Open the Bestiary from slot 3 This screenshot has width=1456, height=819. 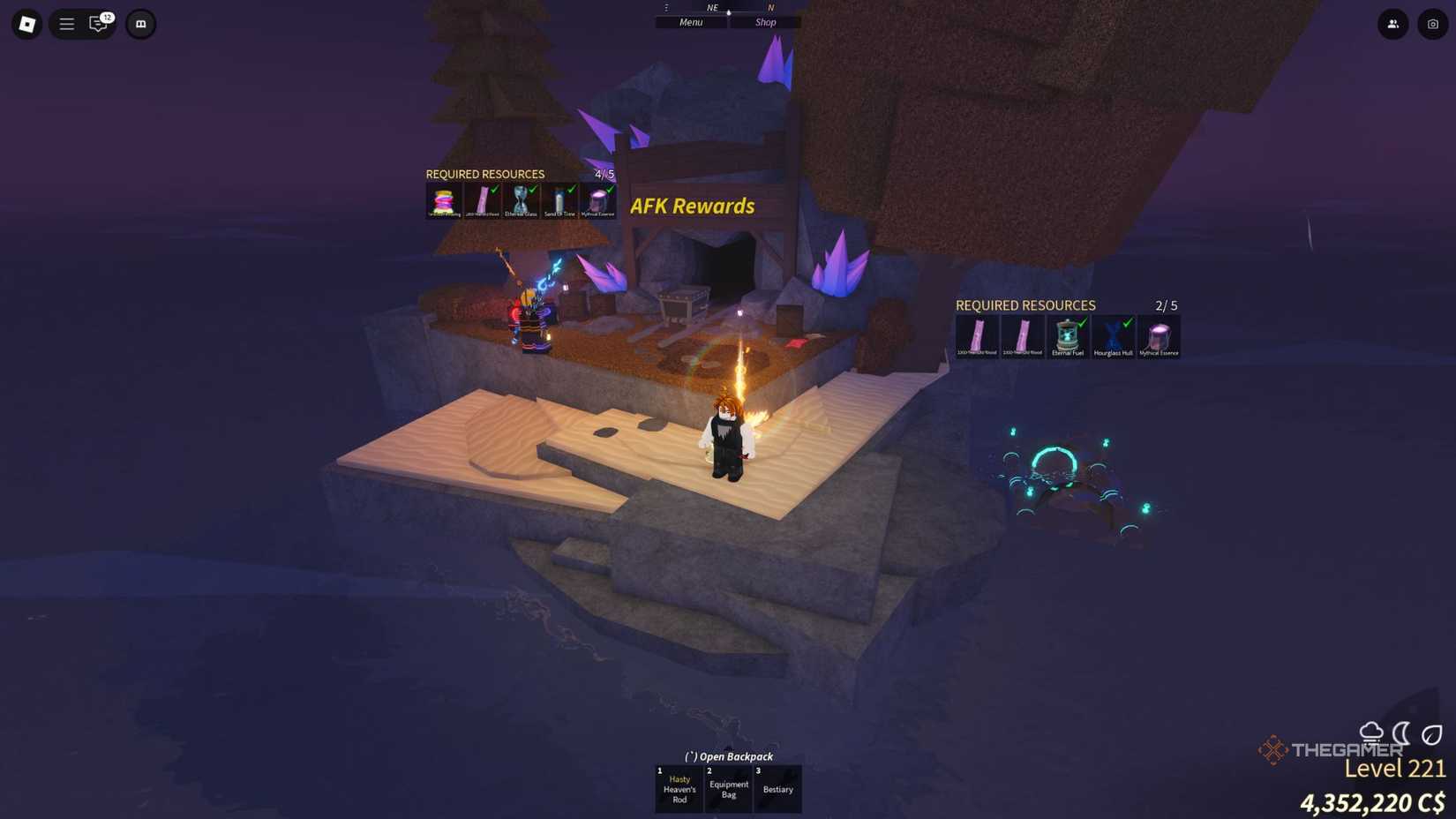point(777,788)
